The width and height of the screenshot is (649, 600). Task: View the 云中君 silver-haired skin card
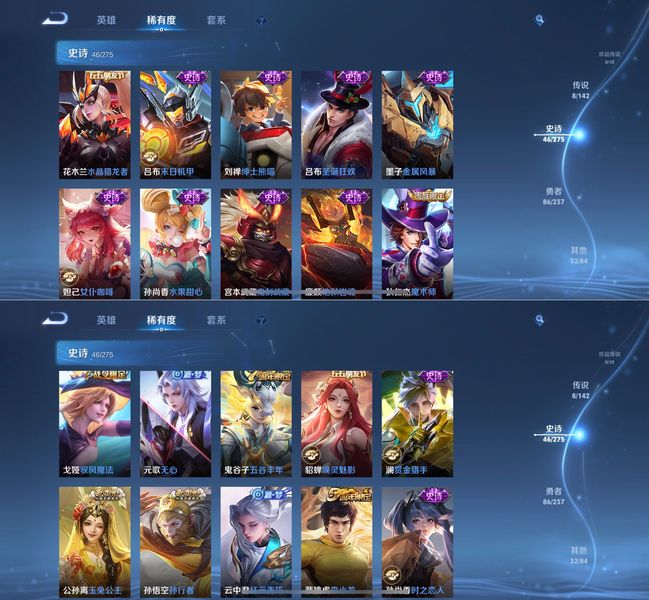pos(256,541)
